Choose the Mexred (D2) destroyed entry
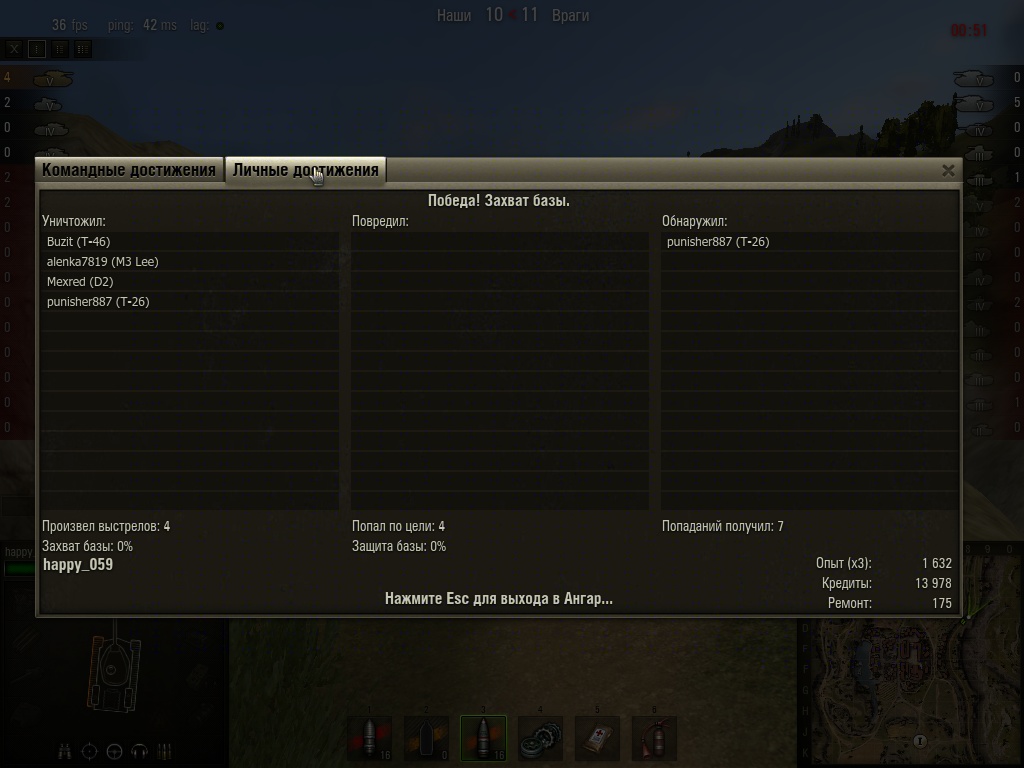This screenshot has height=768, width=1024. point(80,282)
